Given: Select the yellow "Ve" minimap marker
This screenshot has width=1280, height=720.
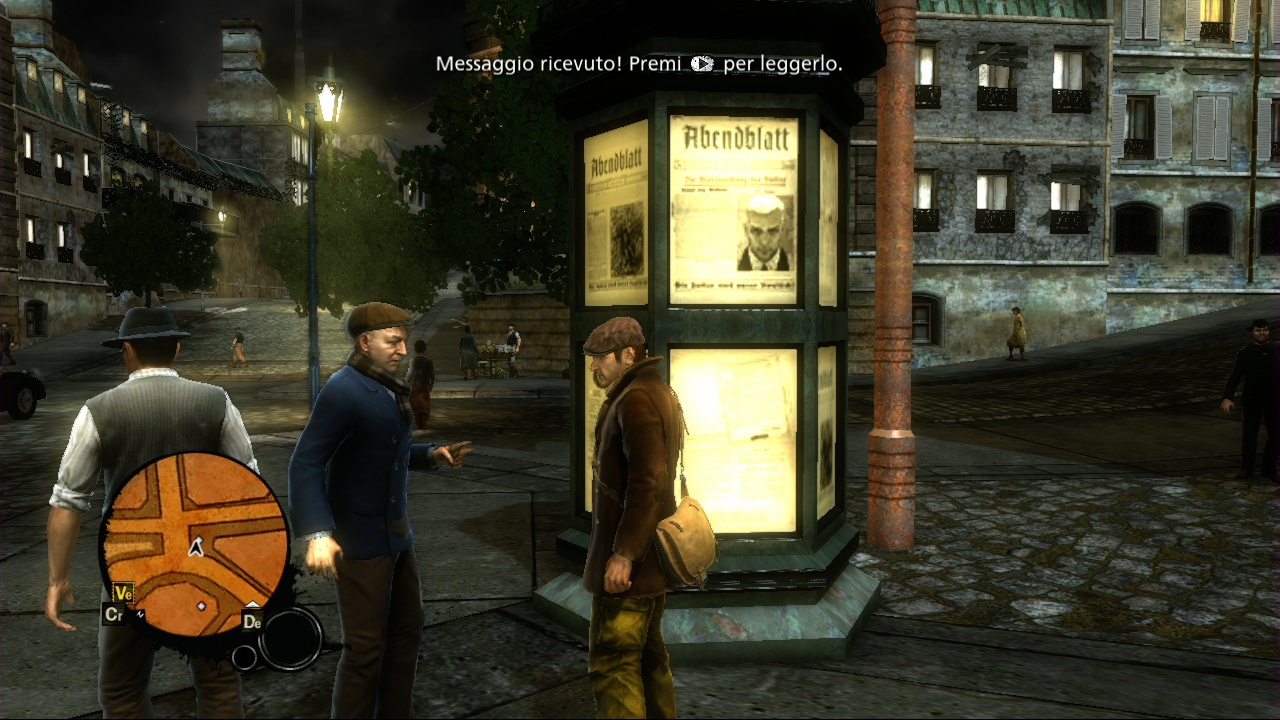Looking at the screenshot, I should 123,593.
